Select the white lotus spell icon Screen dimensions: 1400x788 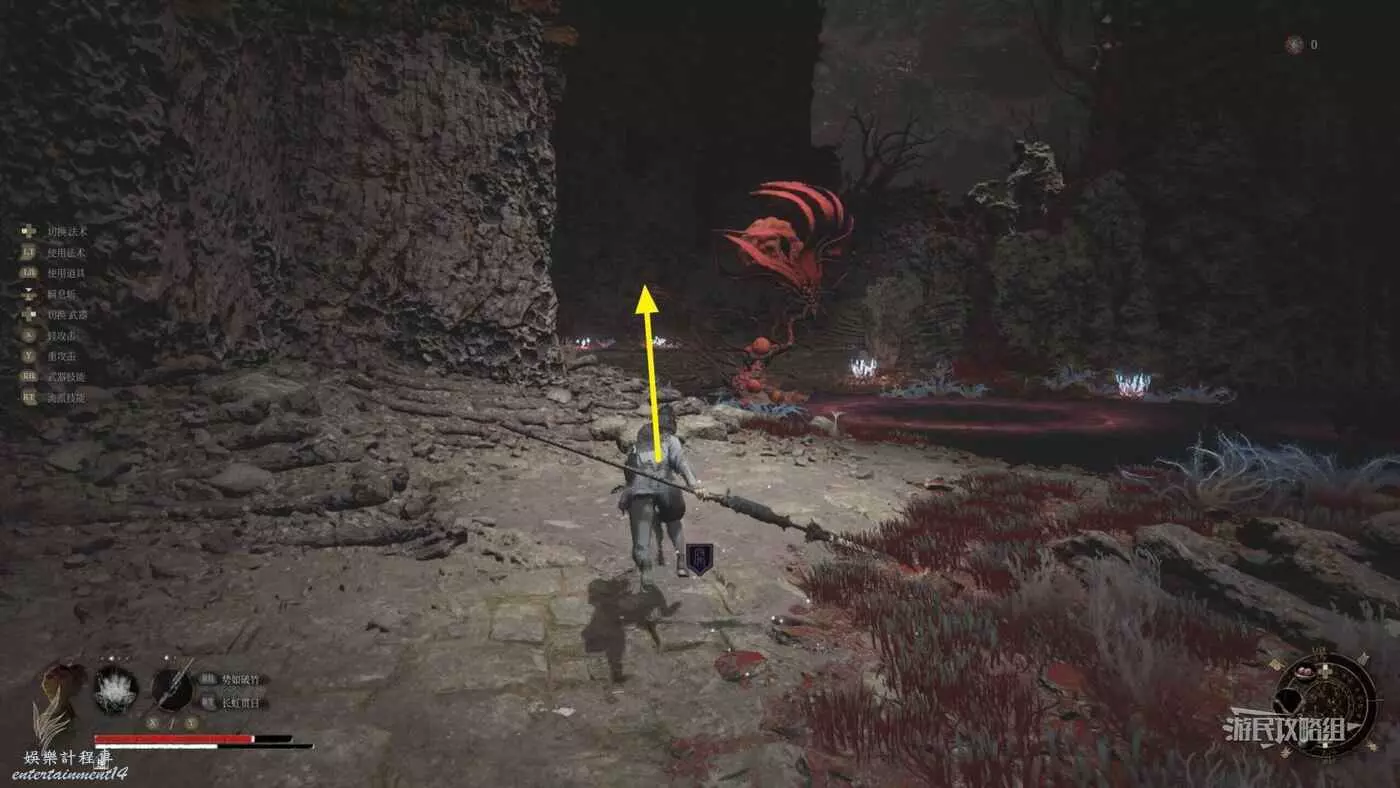pos(115,688)
